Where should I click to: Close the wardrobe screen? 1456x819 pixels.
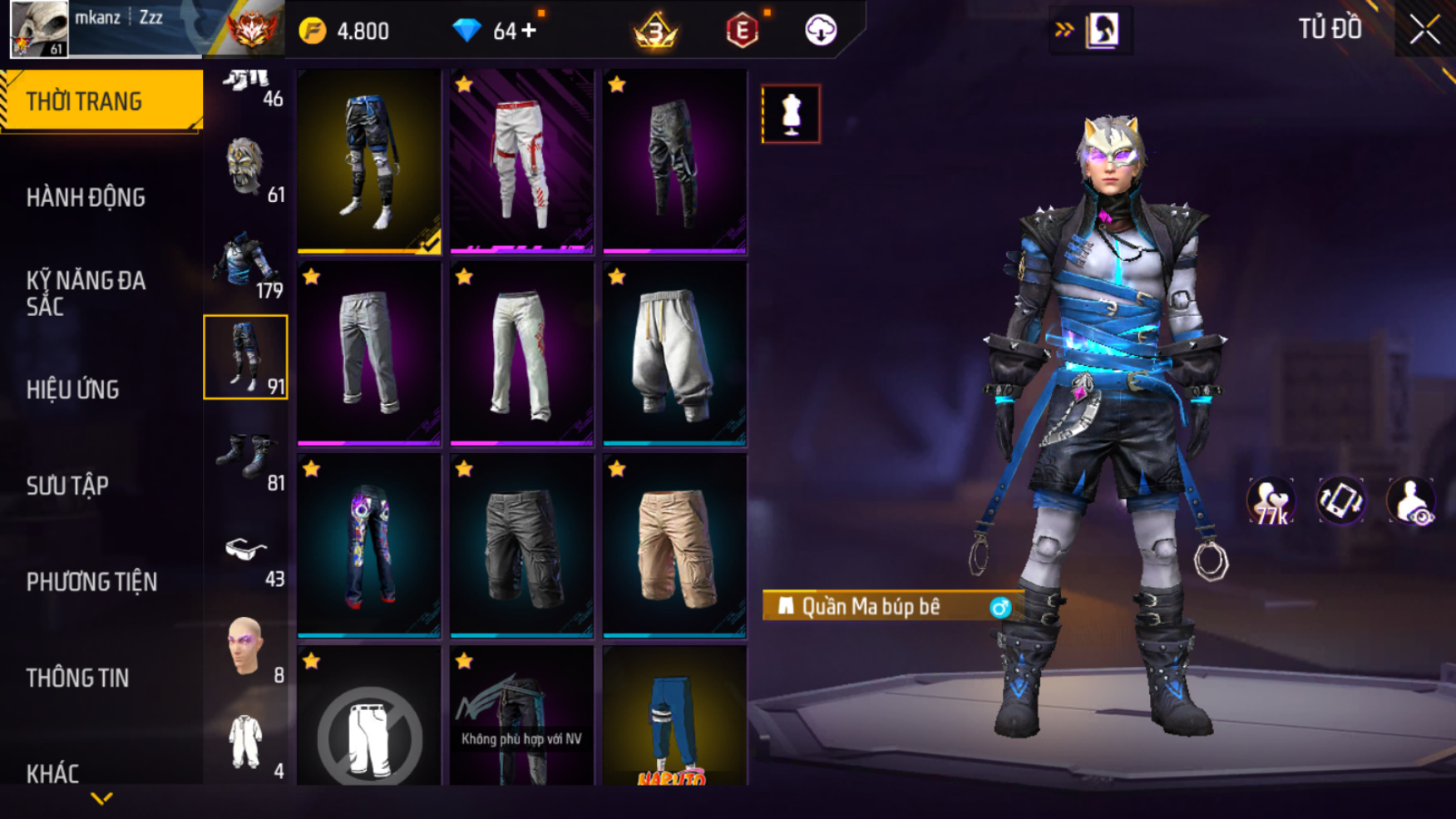click(1424, 30)
